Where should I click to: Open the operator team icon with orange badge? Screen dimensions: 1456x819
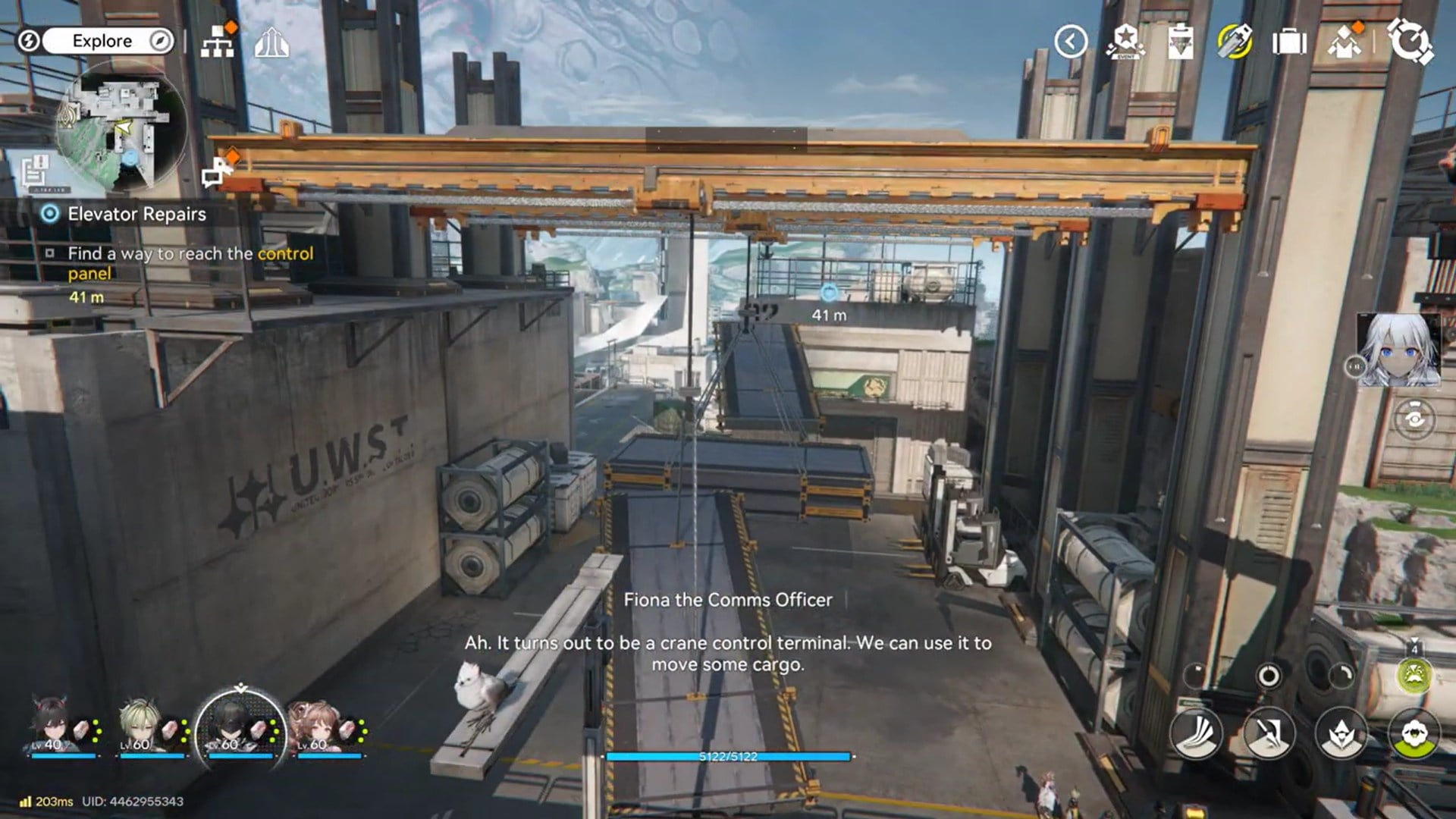[x=1345, y=42]
